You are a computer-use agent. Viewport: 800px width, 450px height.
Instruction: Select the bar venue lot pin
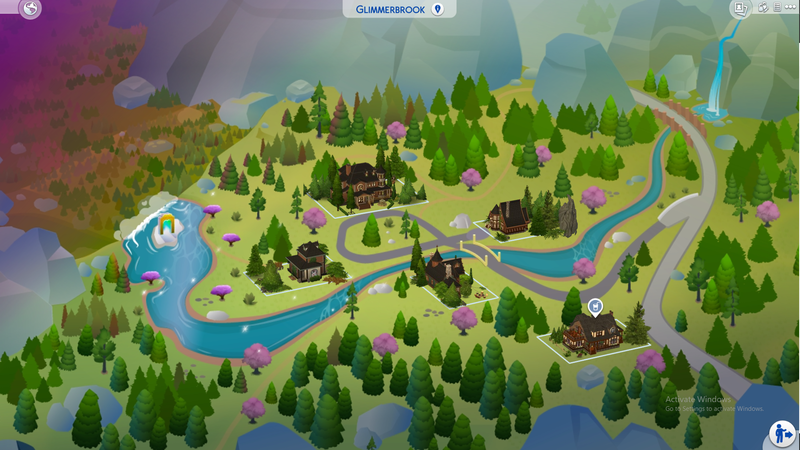[597, 306]
